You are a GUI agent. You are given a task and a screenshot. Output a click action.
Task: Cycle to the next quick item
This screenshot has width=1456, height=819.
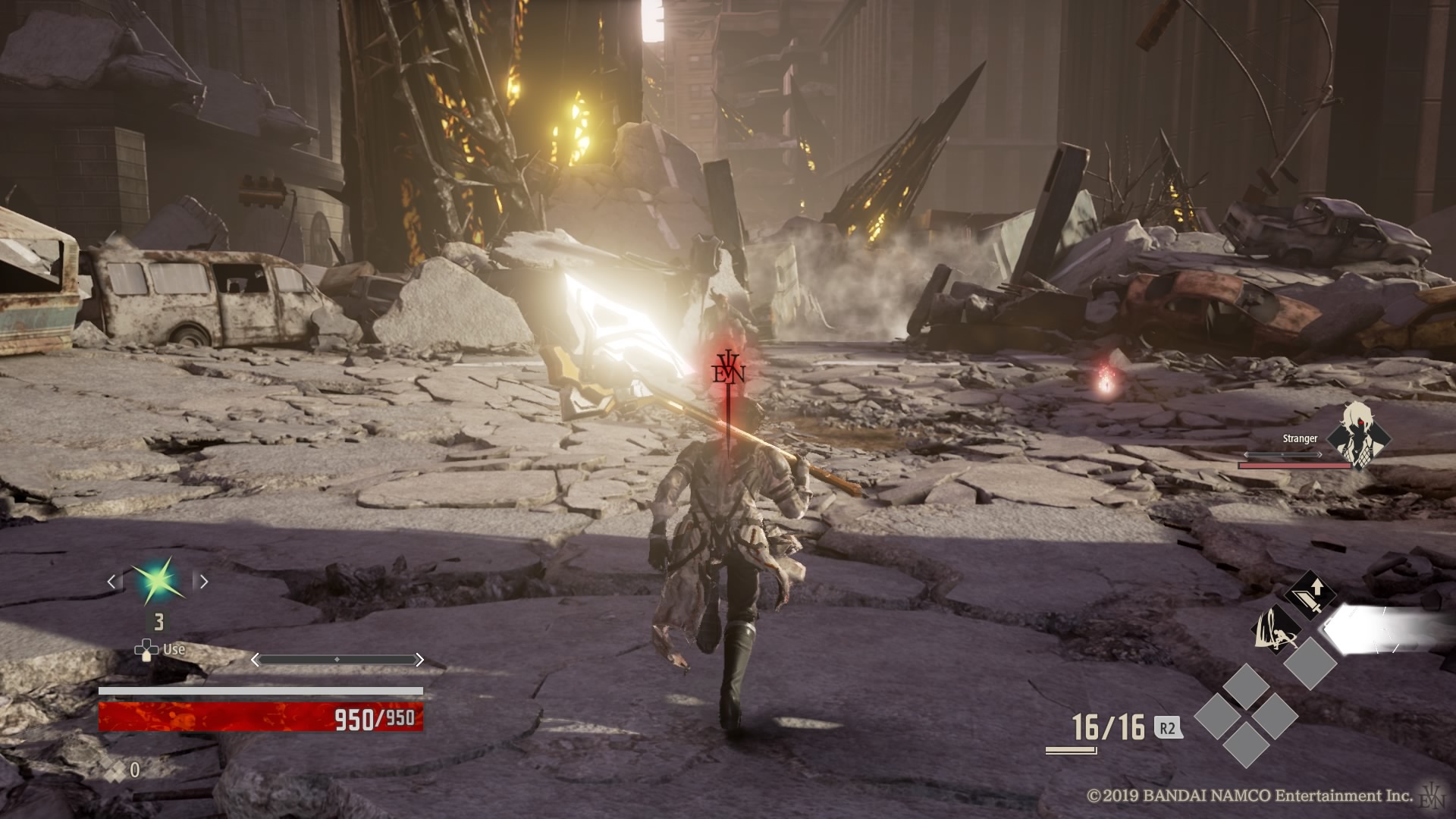(x=202, y=582)
